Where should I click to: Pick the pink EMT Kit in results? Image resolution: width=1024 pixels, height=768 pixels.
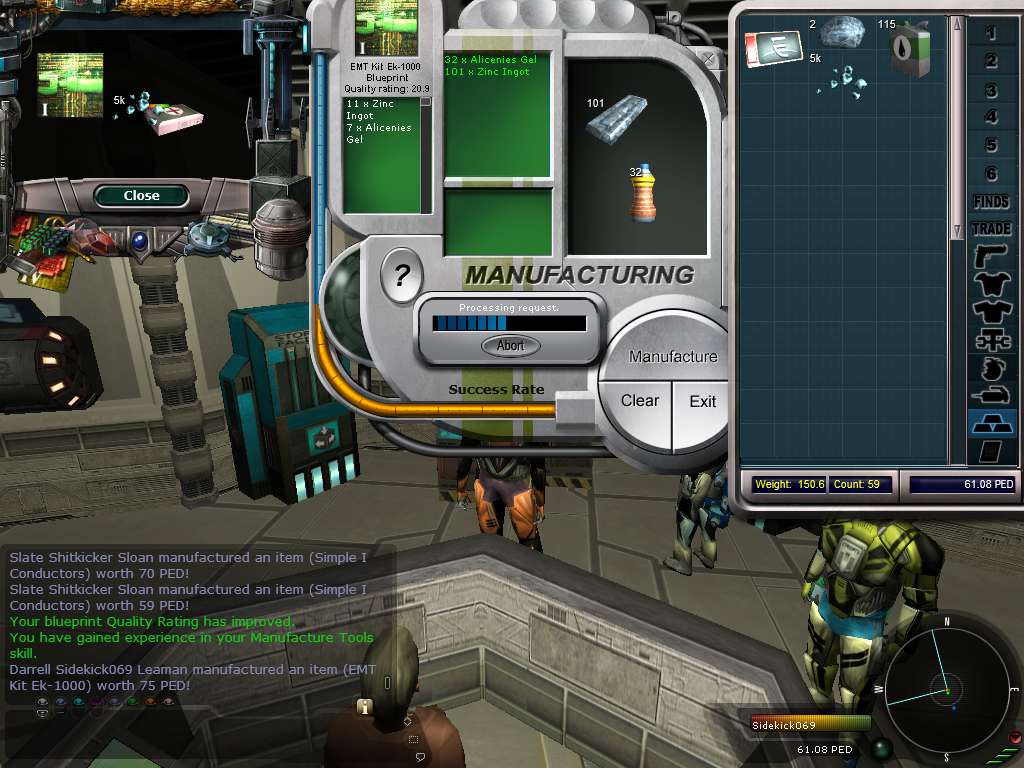pos(170,119)
